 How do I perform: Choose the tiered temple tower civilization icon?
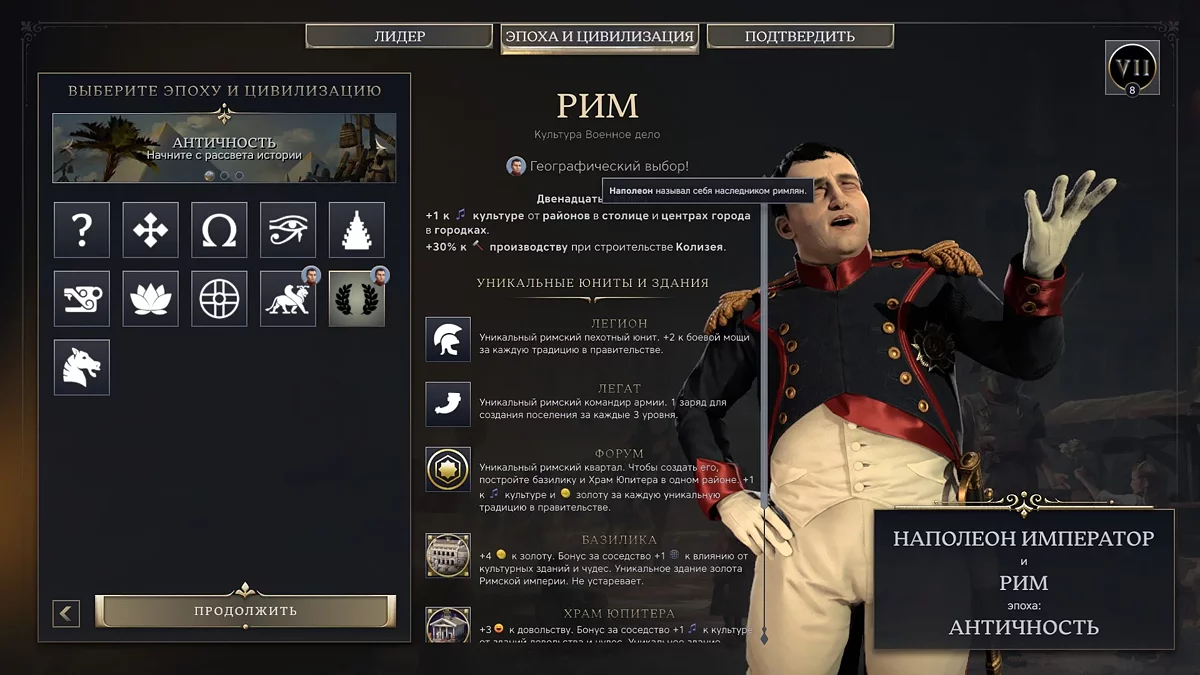click(x=357, y=230)
